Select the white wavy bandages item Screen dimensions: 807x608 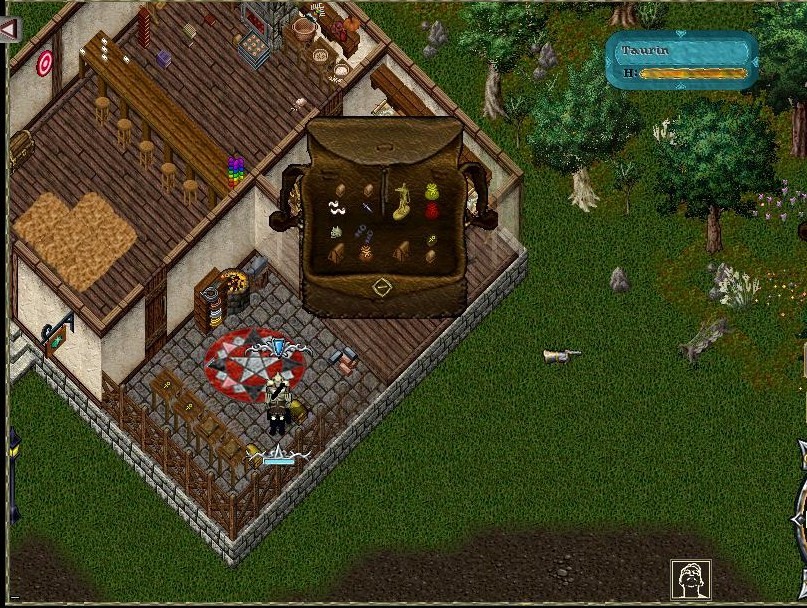coord(336,207)
